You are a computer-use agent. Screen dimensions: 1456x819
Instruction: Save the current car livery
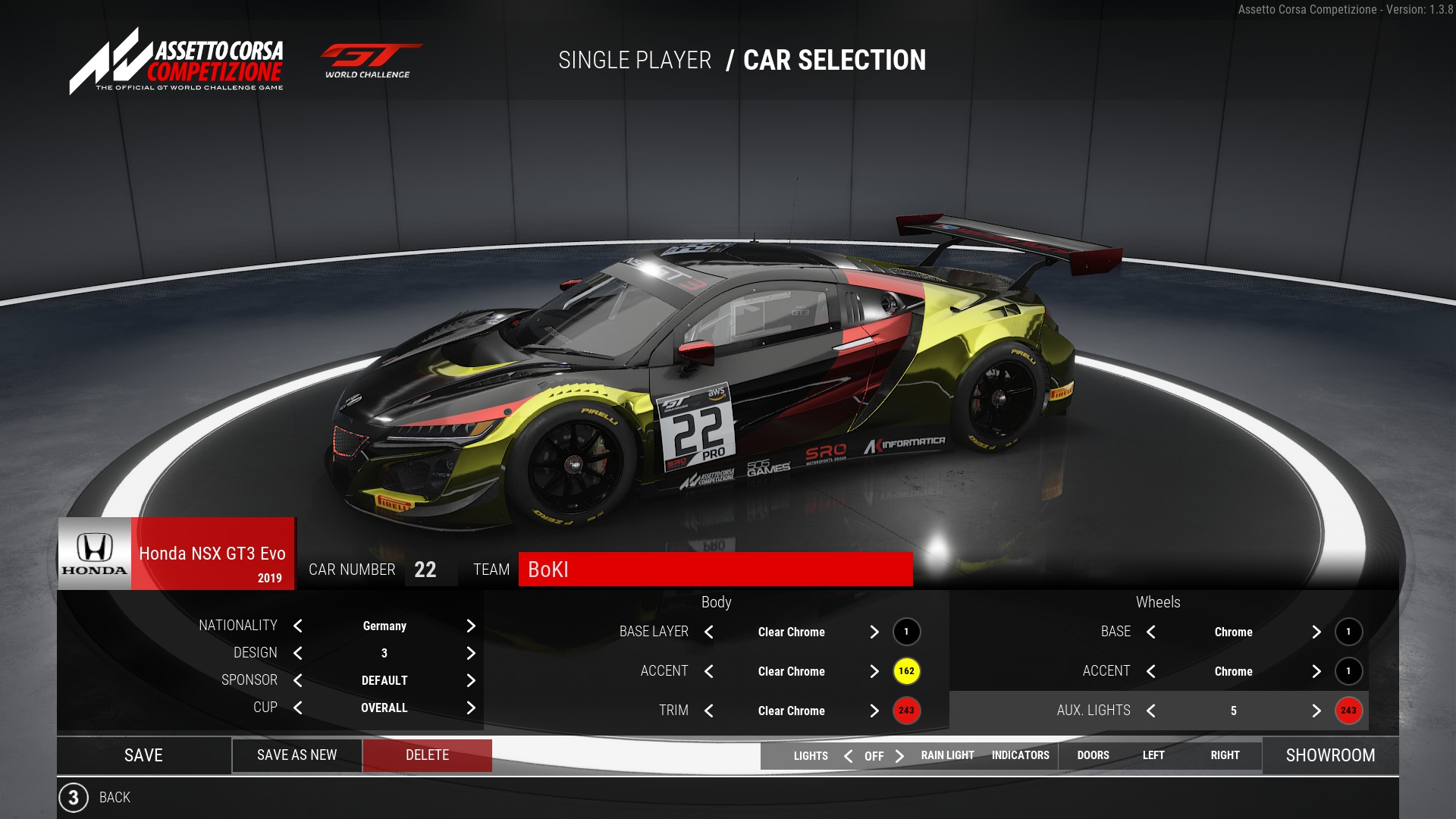click(143, 755)
